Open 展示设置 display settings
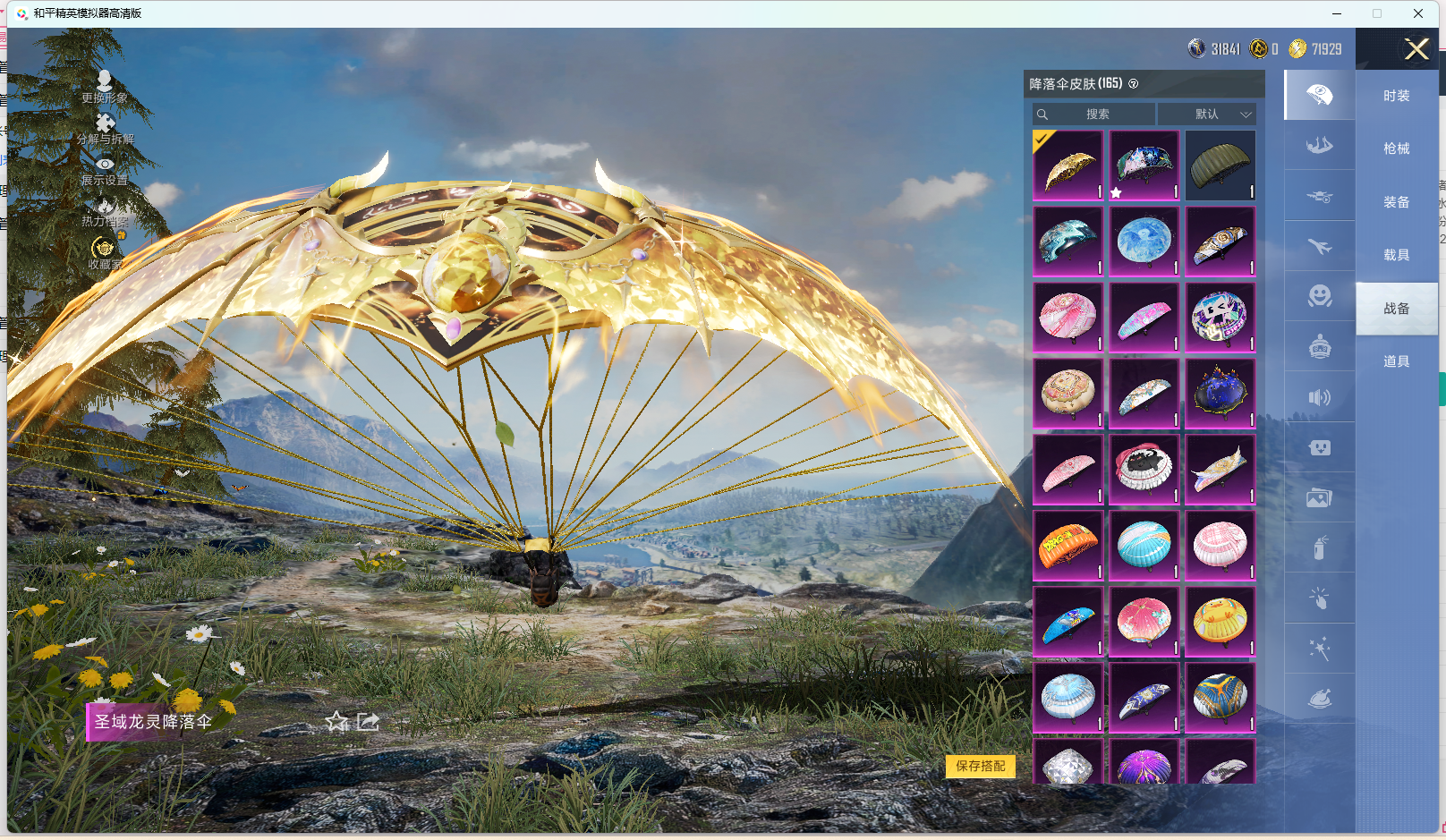The image size is (1446, 840). click(105, 171)
